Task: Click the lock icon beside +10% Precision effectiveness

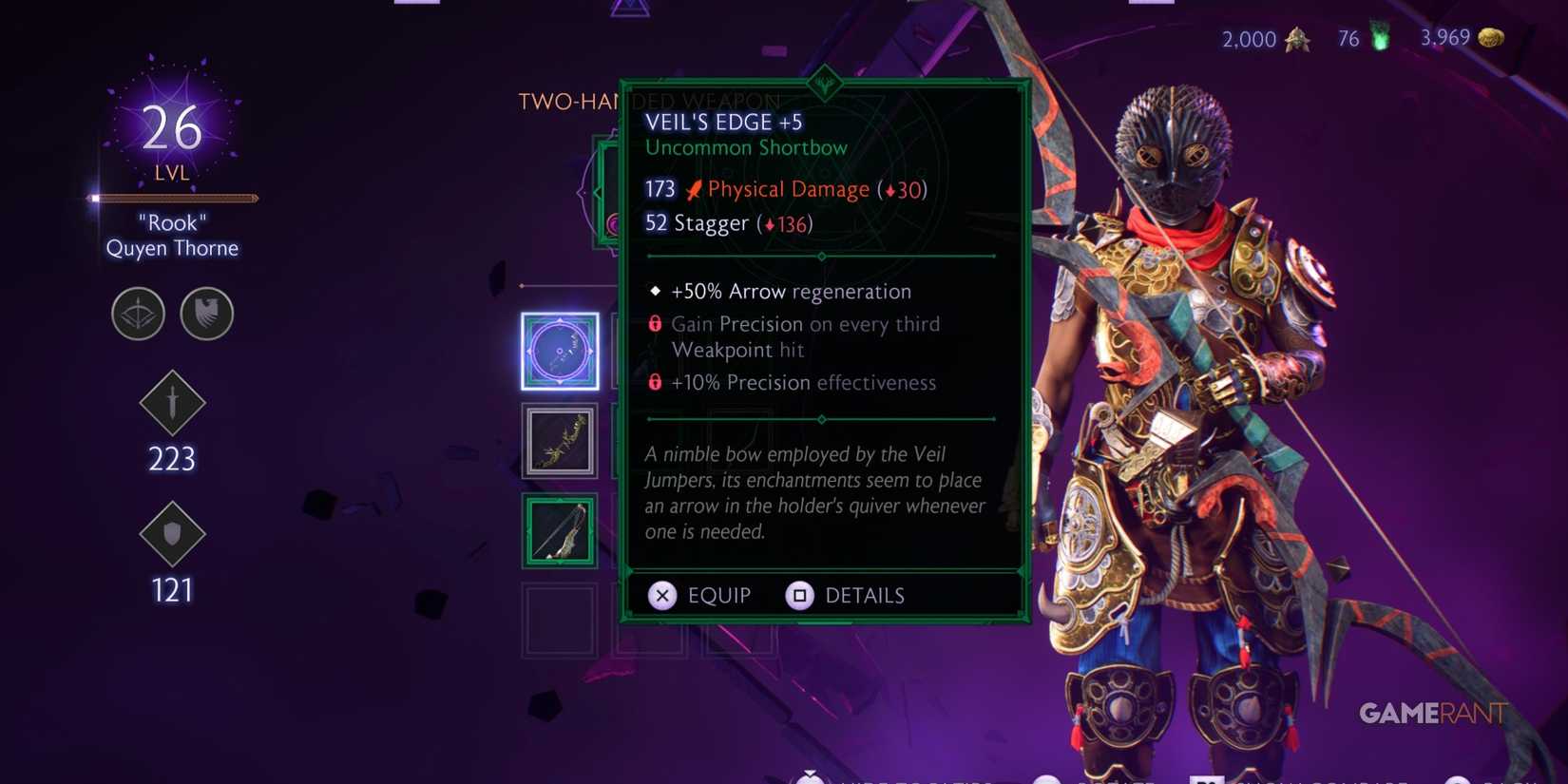Action: click(654, 383)
